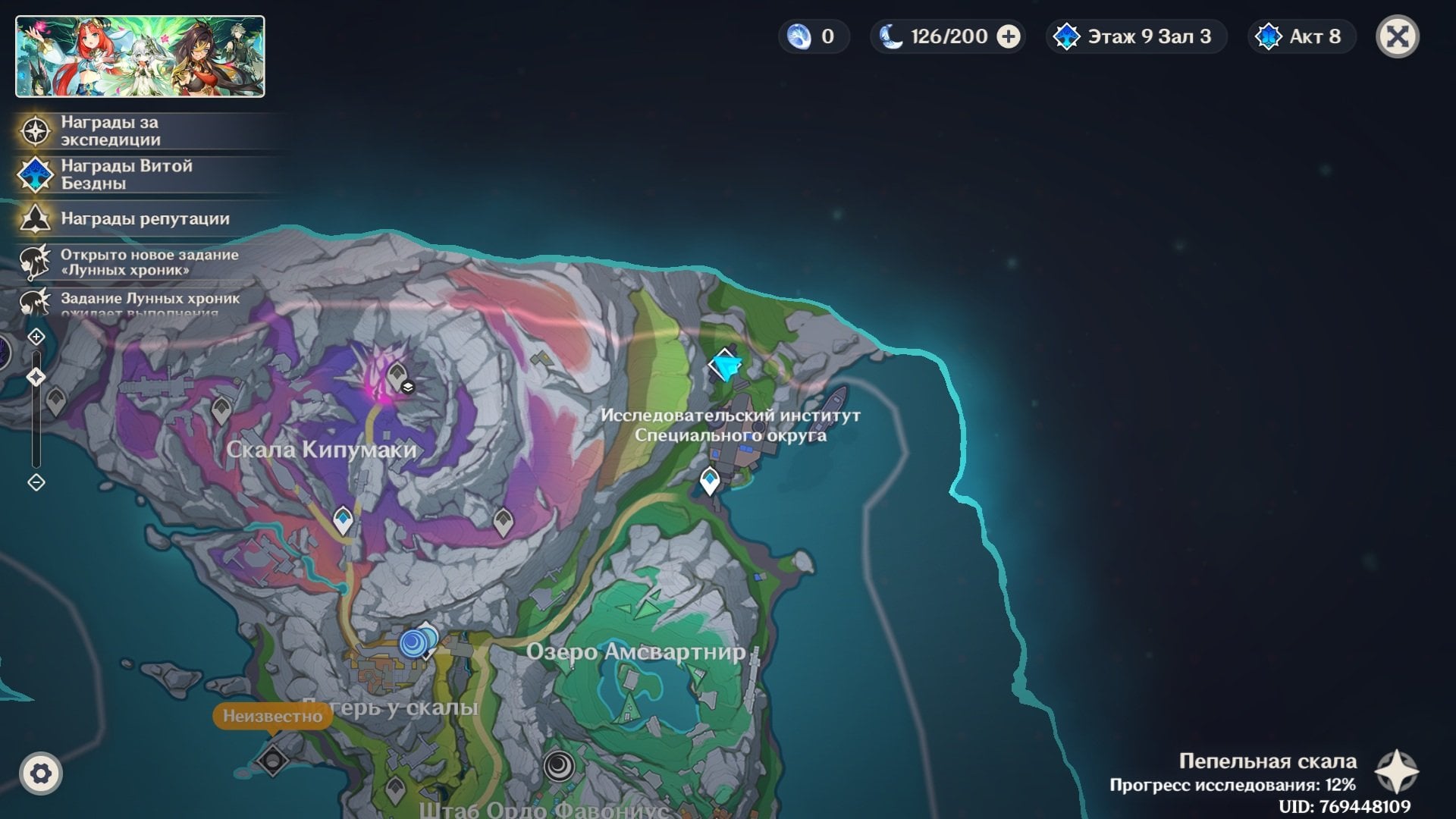The image size is (1456, 819).
Task: Open the Акт 8 theater indicator
Action: click(x=1301, y=36)
